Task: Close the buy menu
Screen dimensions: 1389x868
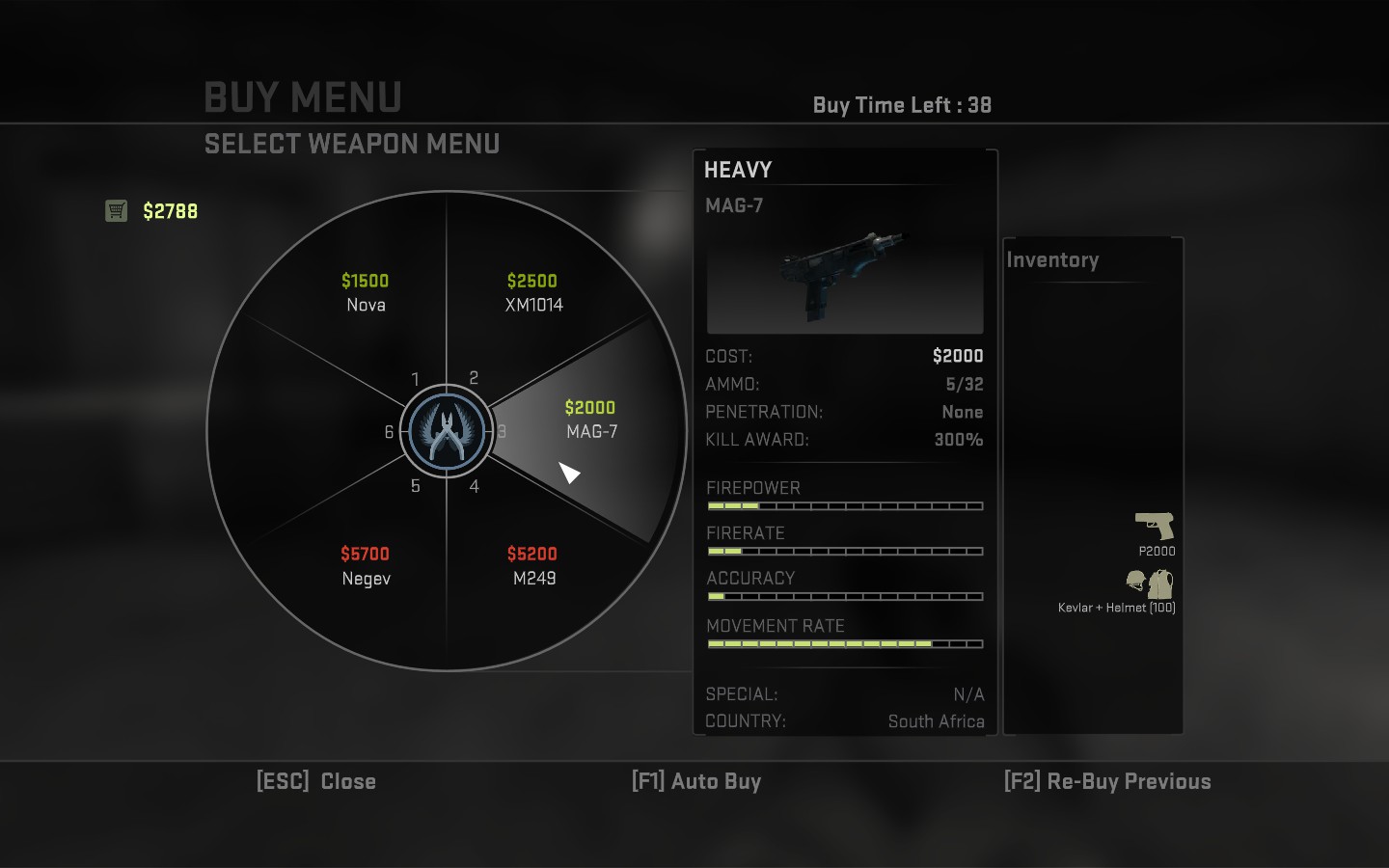Action: pos(316,781)
